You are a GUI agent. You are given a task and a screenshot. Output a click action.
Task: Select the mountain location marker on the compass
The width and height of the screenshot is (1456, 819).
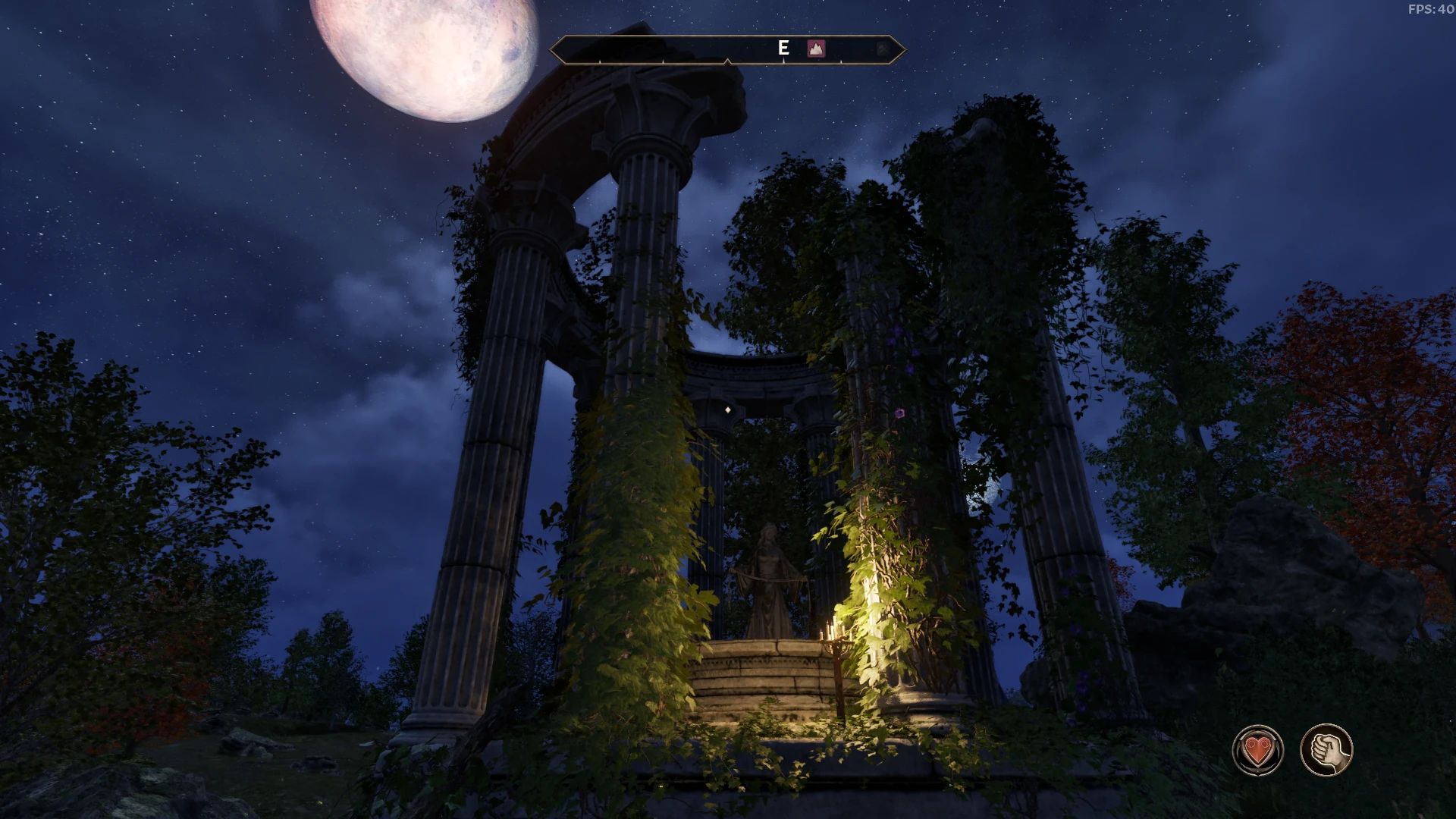tap(816, 49)
